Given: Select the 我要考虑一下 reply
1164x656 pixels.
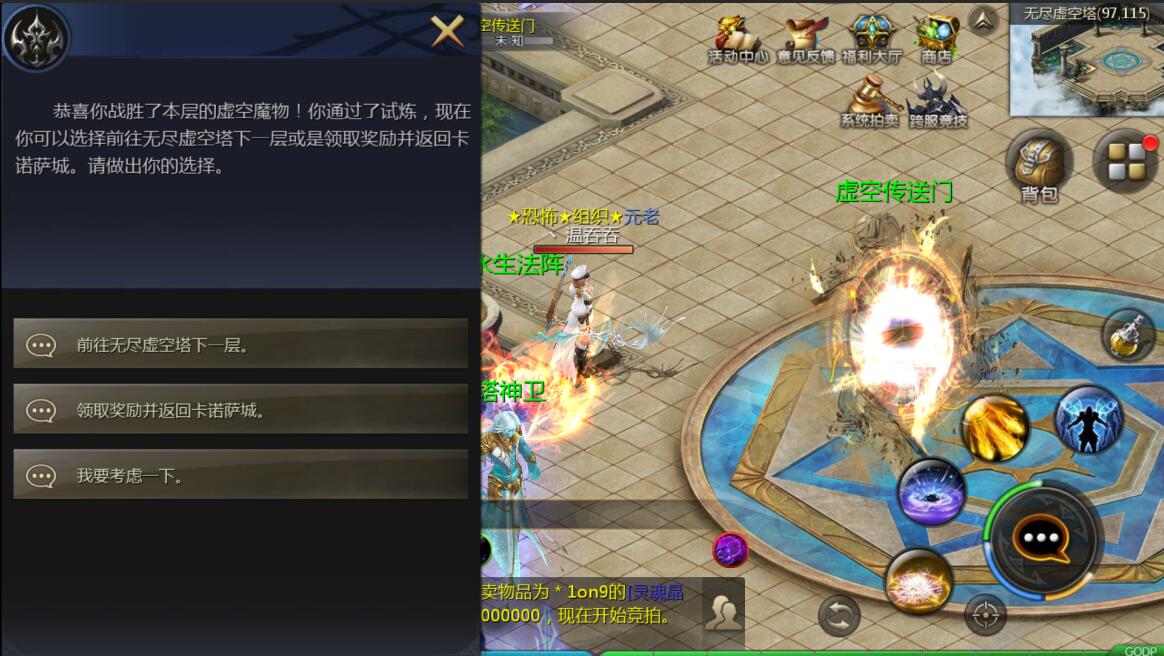Looking at the screenshot, I should [240, 476].
